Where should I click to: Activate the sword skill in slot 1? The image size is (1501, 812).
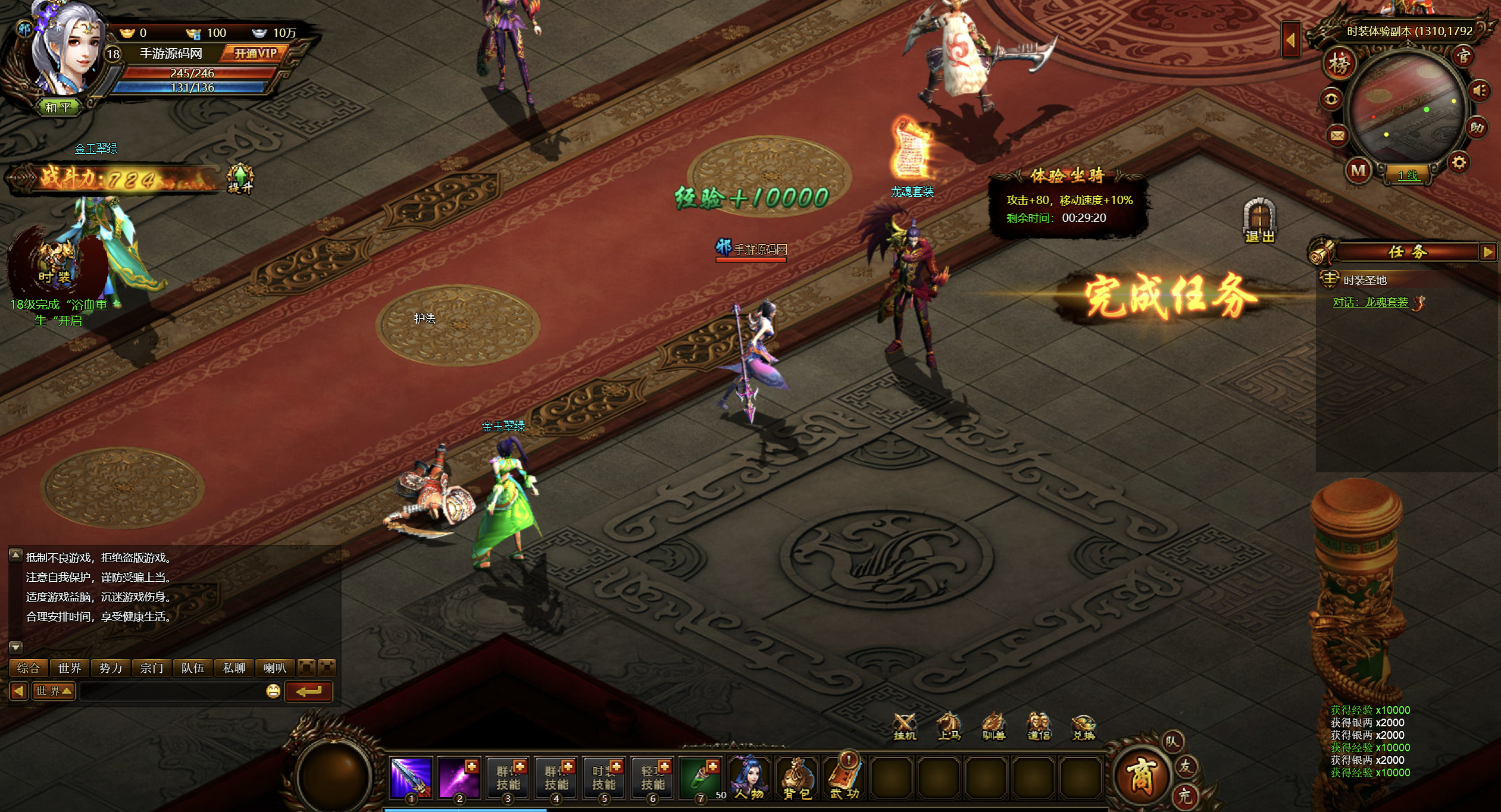coord(411,777)
